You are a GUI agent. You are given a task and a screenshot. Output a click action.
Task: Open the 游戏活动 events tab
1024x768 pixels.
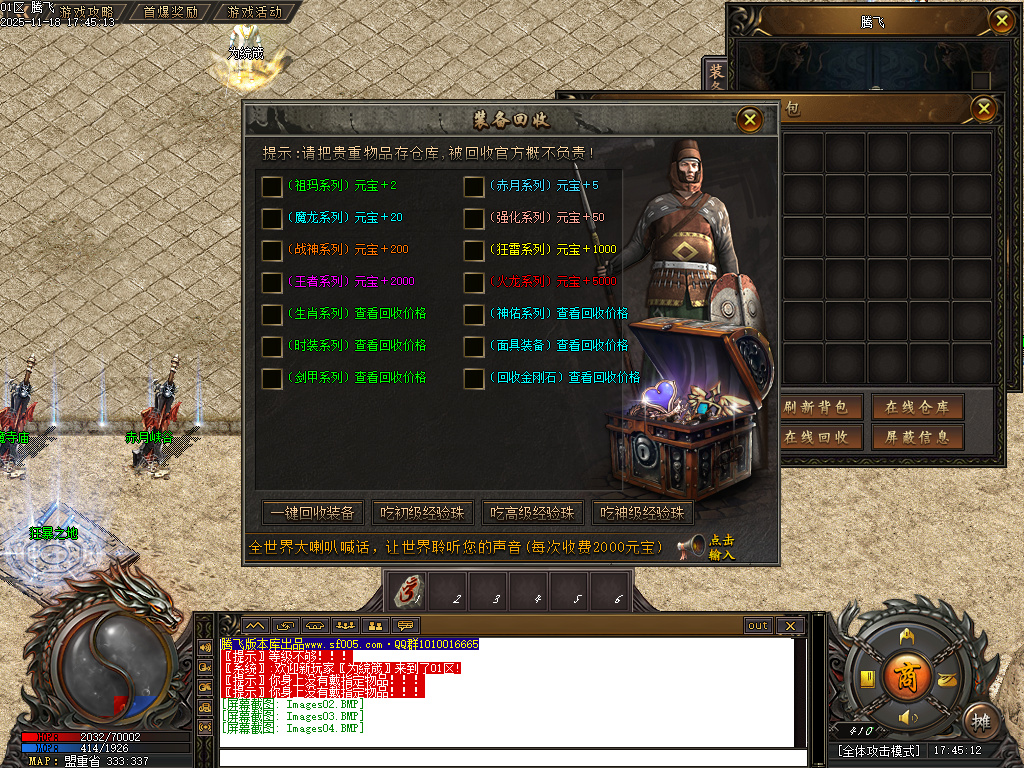click(254, 13)
